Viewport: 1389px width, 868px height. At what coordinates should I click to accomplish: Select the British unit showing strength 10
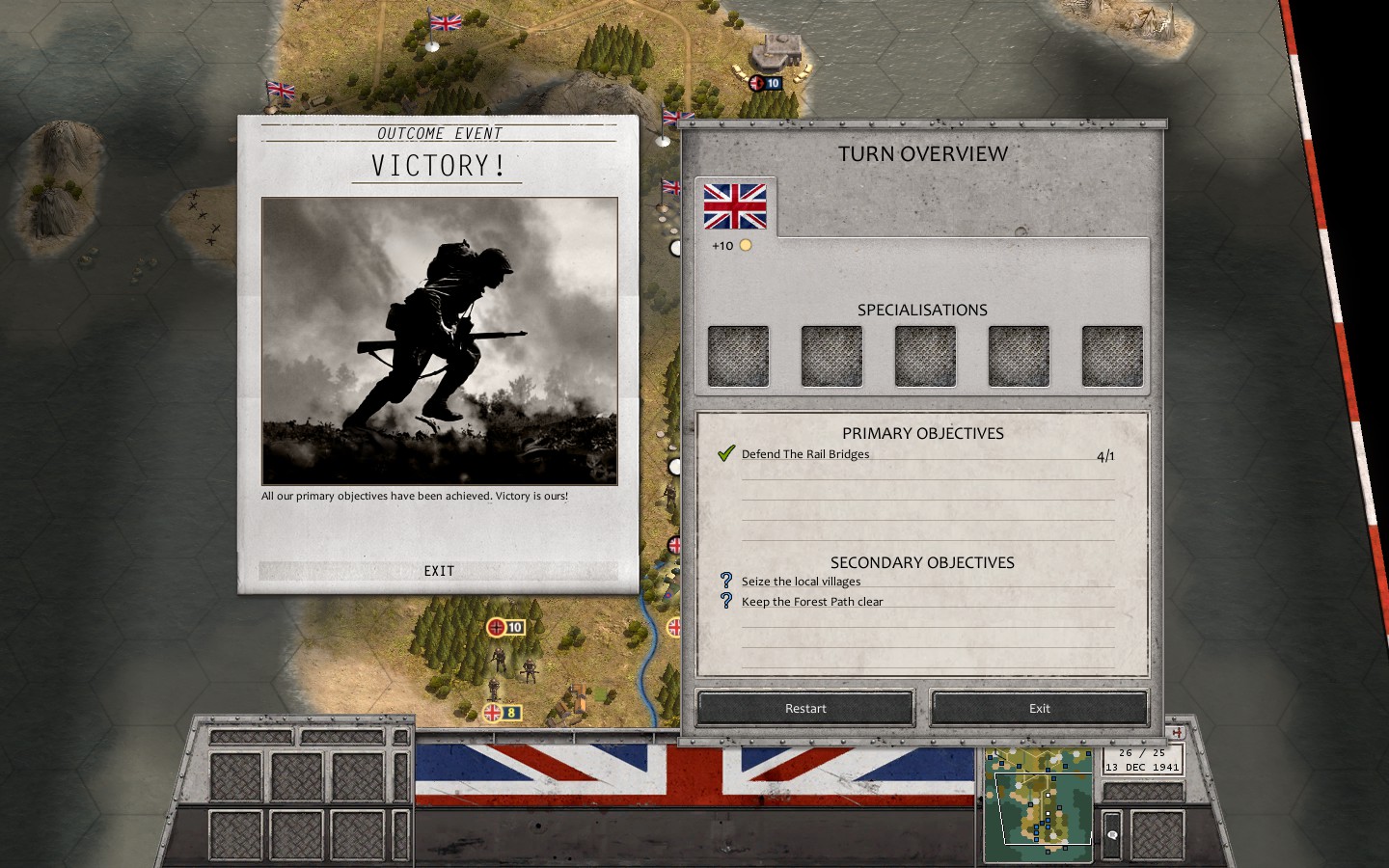tap(762, 82)
